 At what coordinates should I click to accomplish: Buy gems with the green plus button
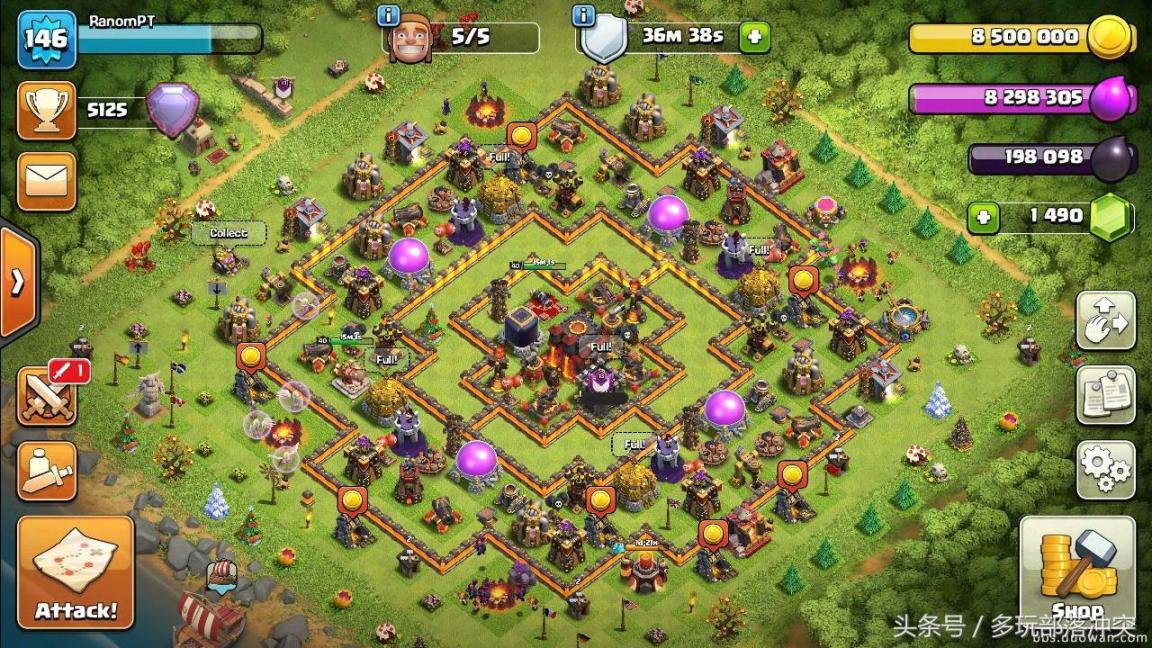click(x=983, y=217)
